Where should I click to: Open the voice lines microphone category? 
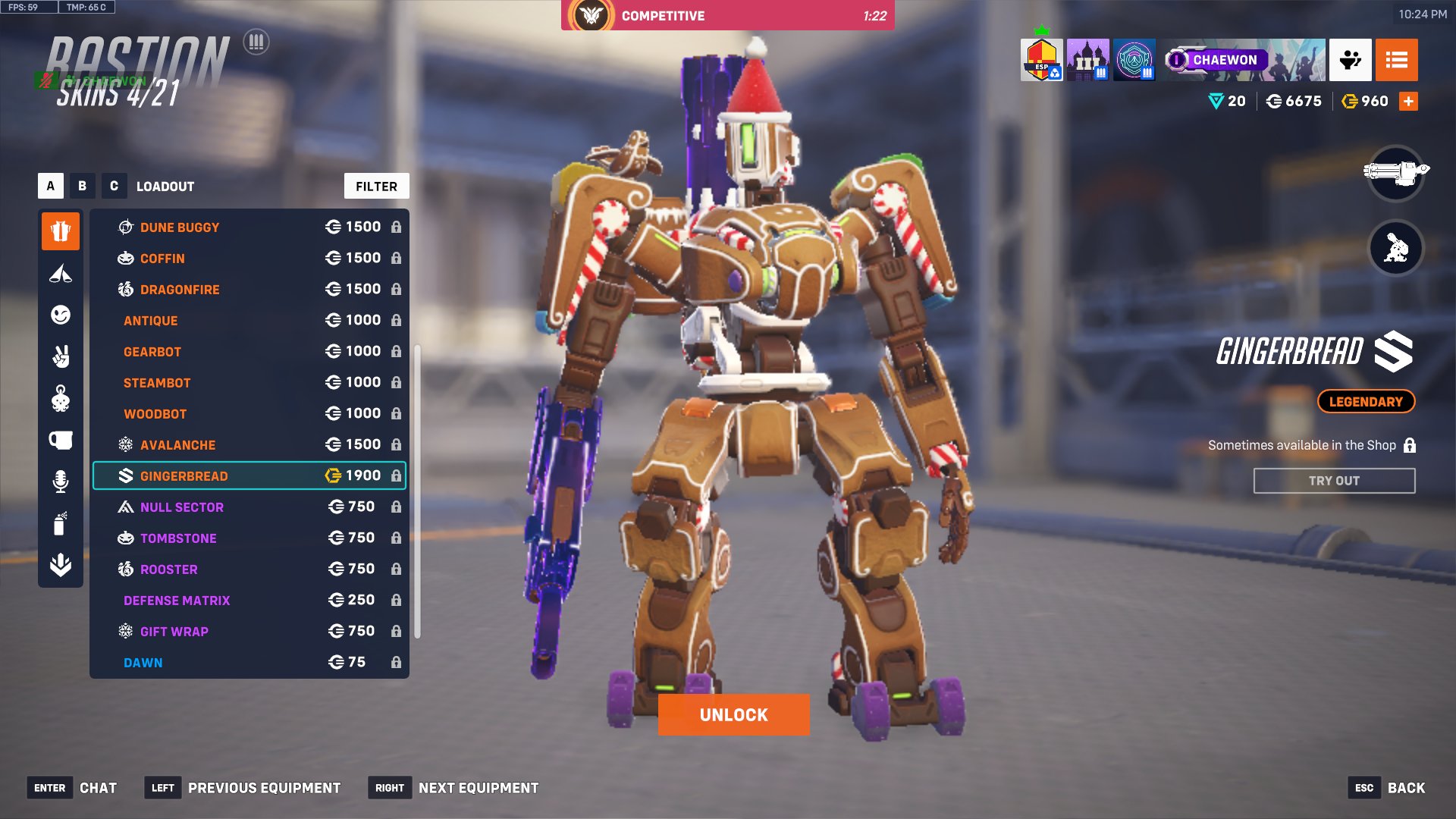61,481
